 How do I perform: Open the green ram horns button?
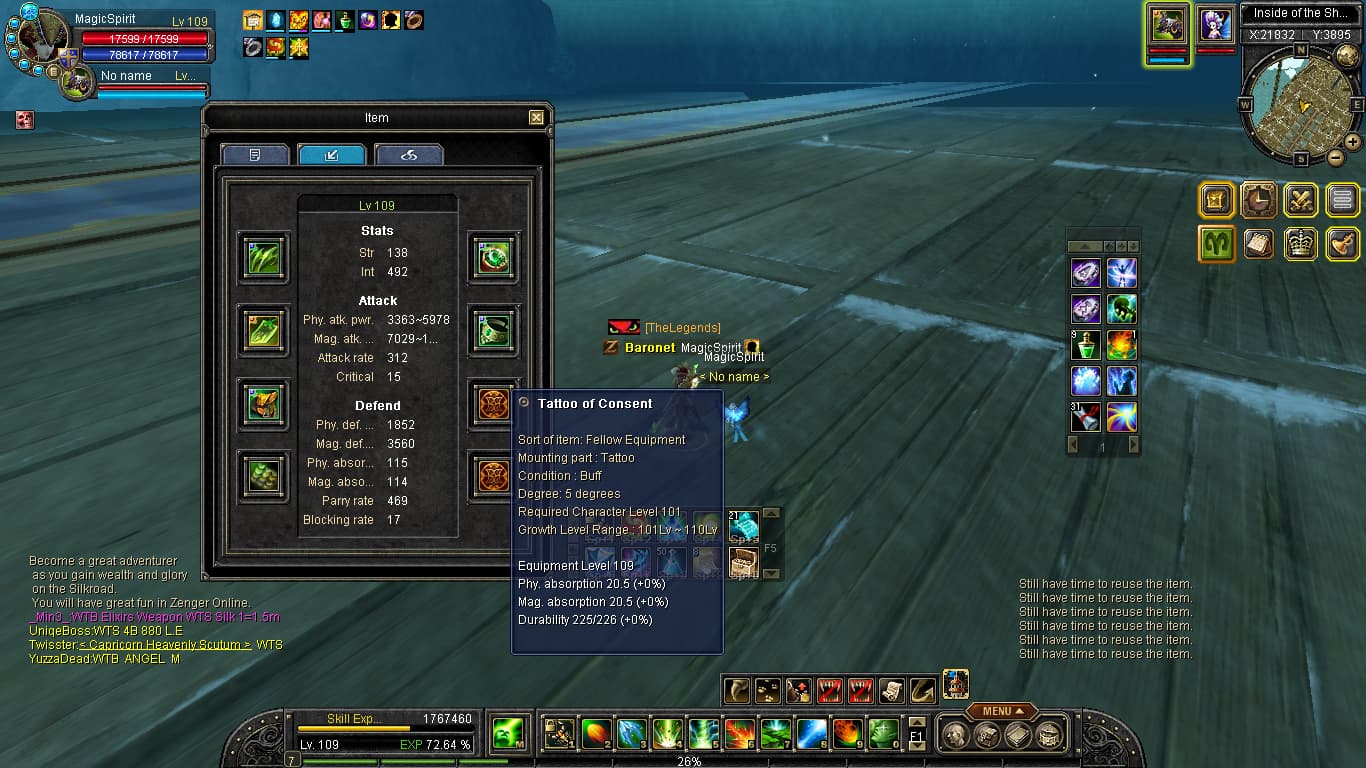point(1217,244)
